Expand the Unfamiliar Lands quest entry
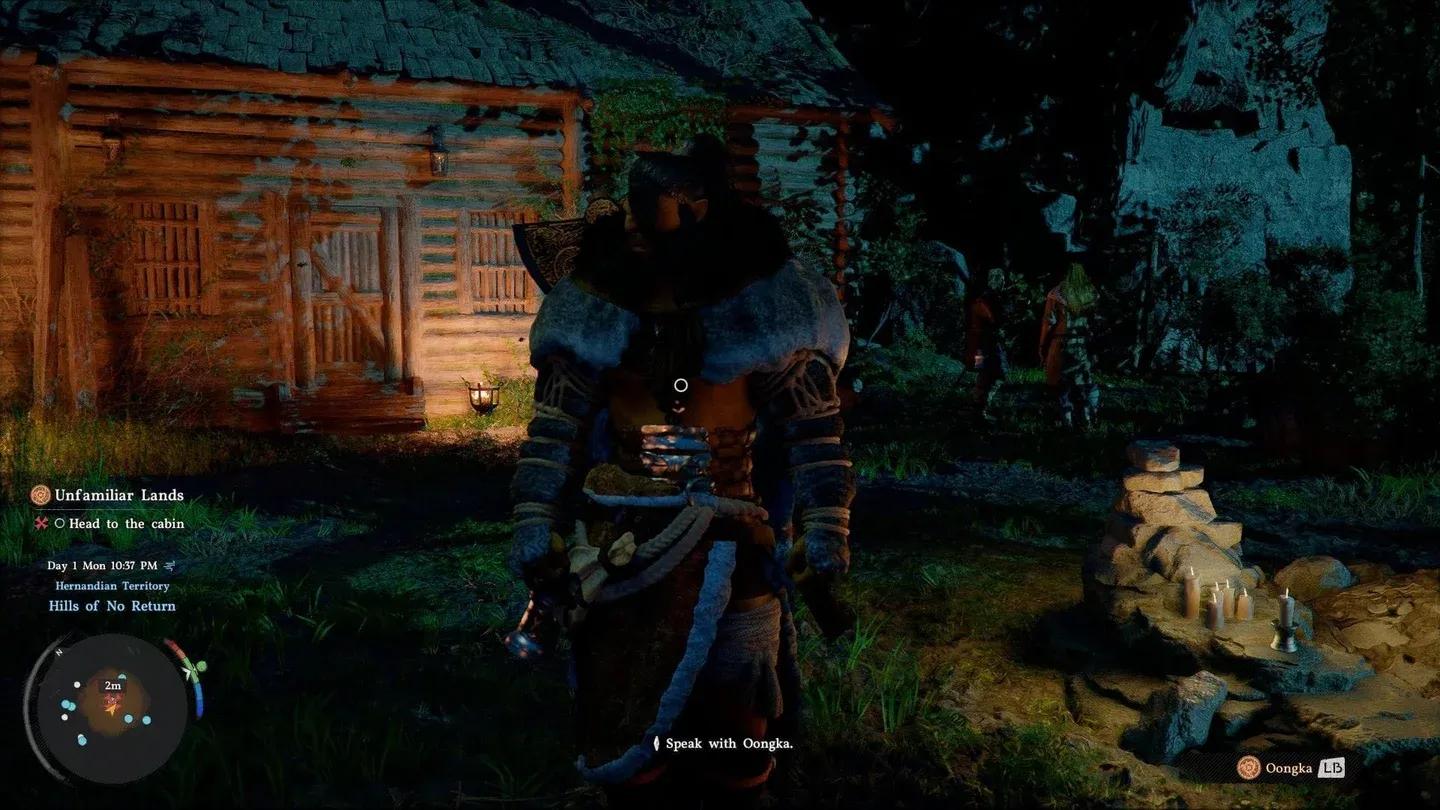The height and width of the screenshot is (810, 1440). [118, 495]
